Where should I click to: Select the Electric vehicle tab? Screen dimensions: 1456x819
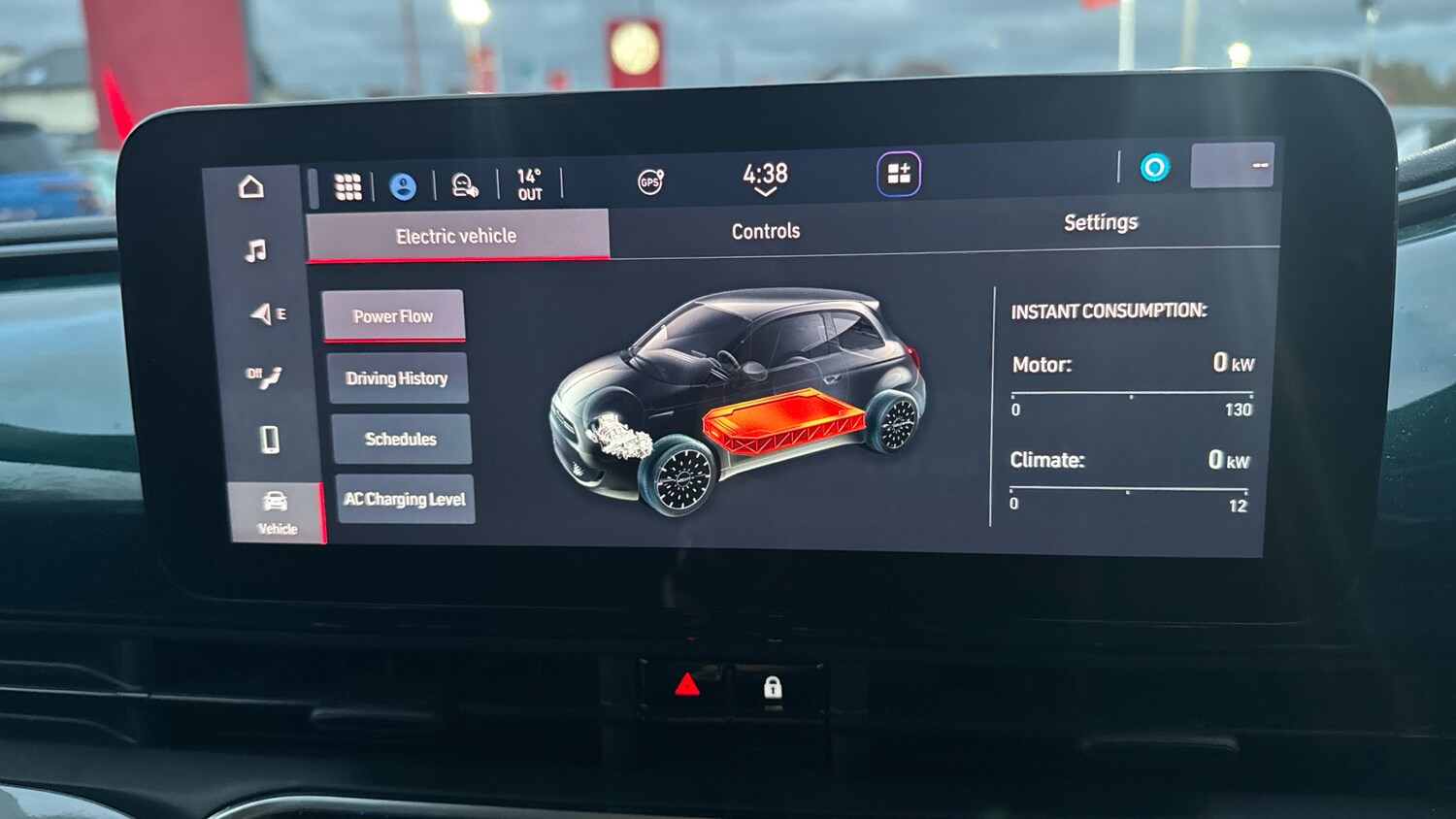pos(456,236)
